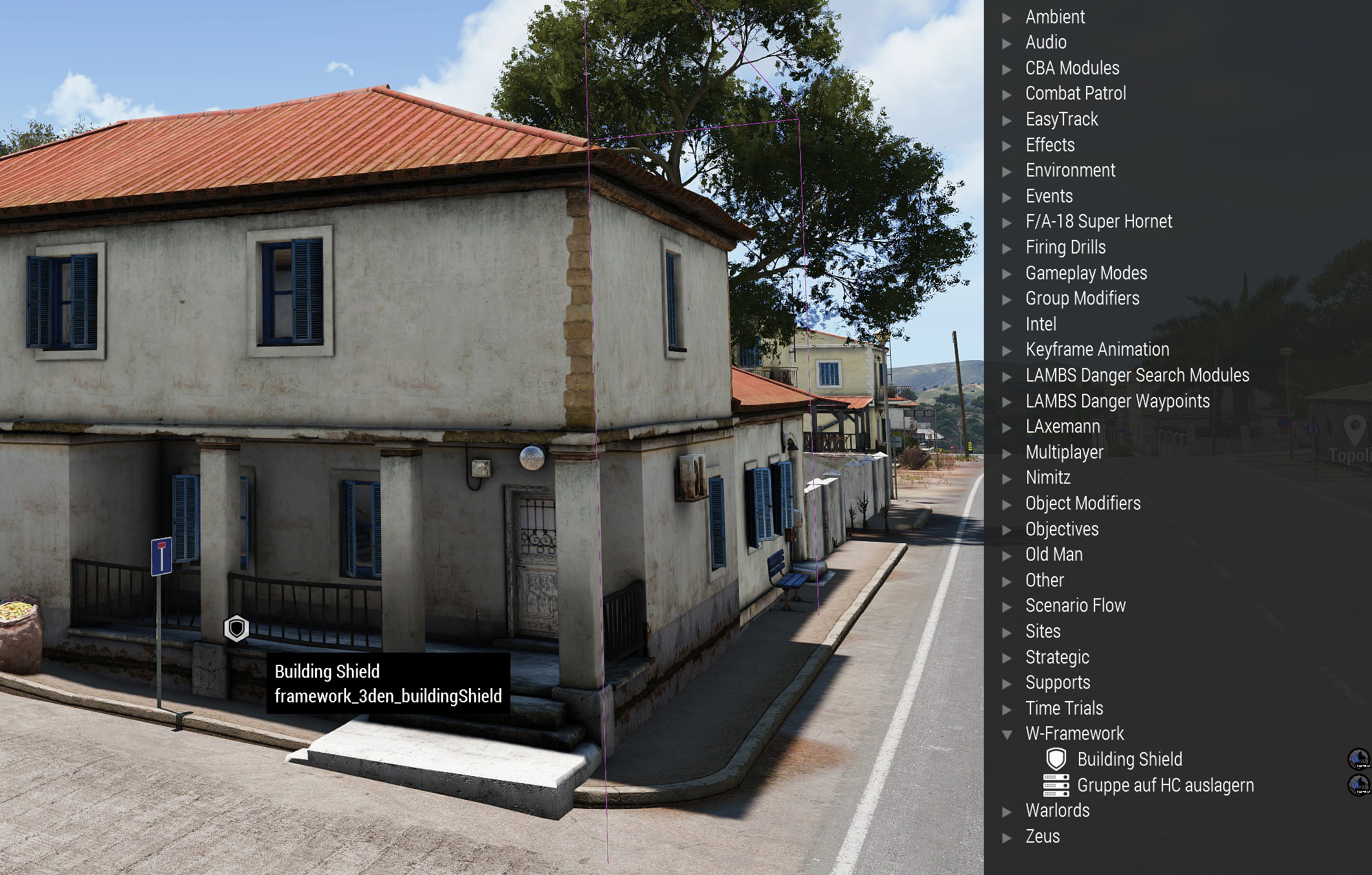Select the Multiplayer tree item
The image size is (1372, 875).
click(x=1063, y=452)
